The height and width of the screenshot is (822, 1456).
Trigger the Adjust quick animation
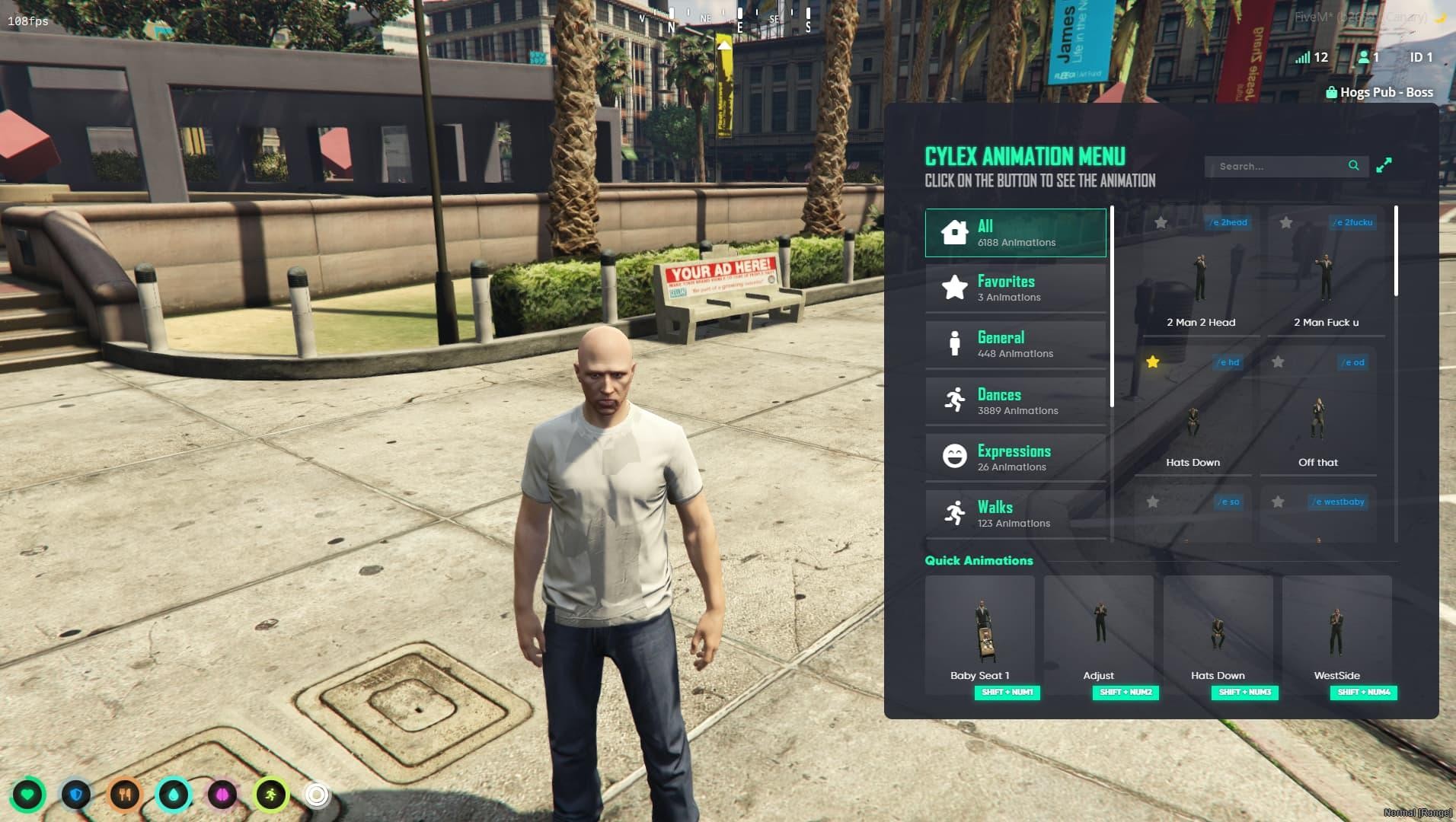click(x=1099, y=633)
